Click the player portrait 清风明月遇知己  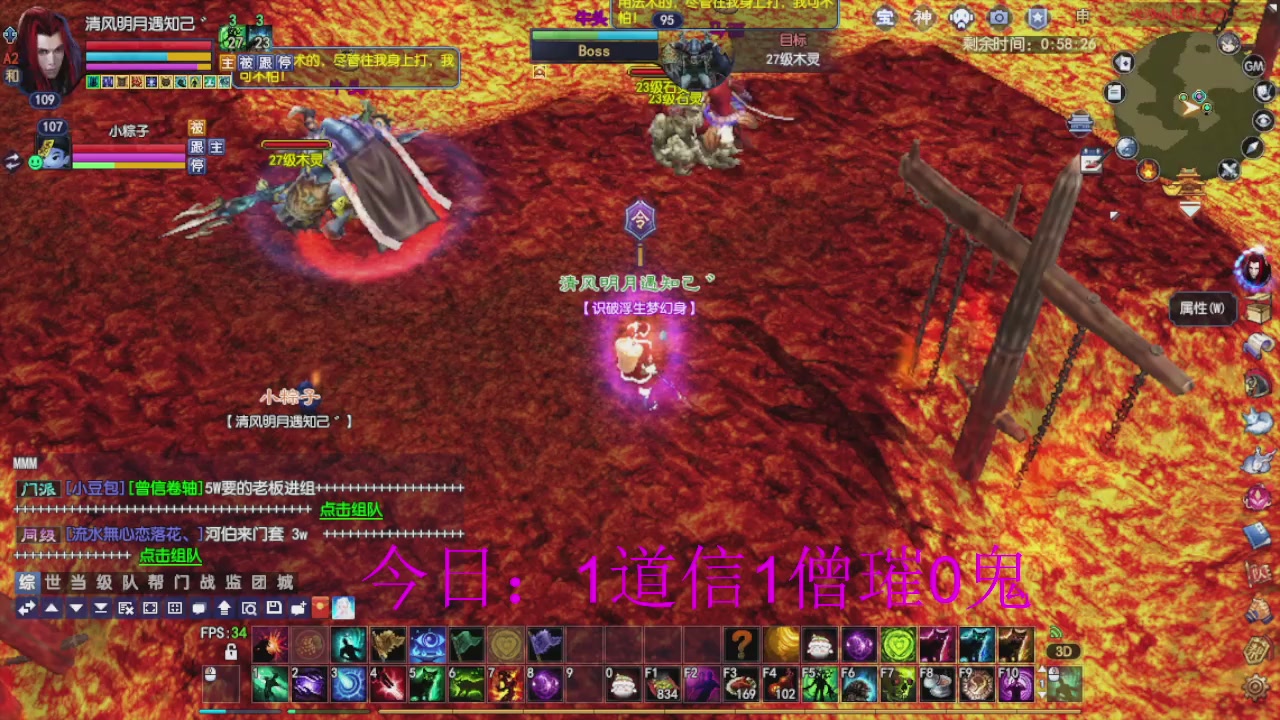45,55
